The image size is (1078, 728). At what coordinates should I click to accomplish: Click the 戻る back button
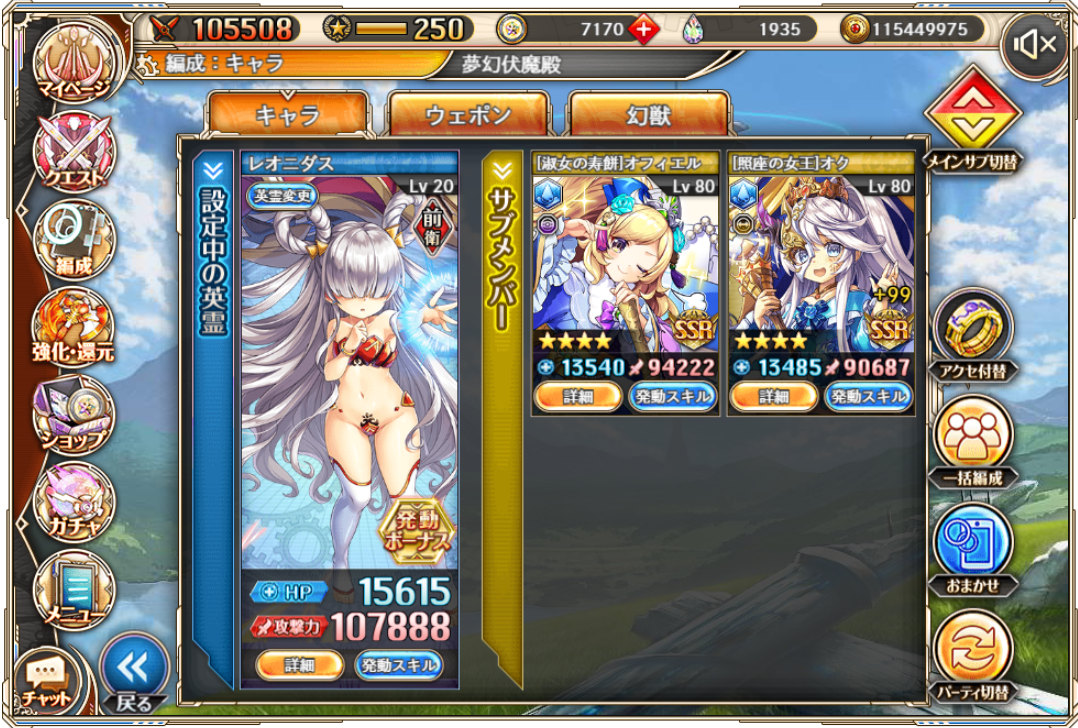click(134, 674)
